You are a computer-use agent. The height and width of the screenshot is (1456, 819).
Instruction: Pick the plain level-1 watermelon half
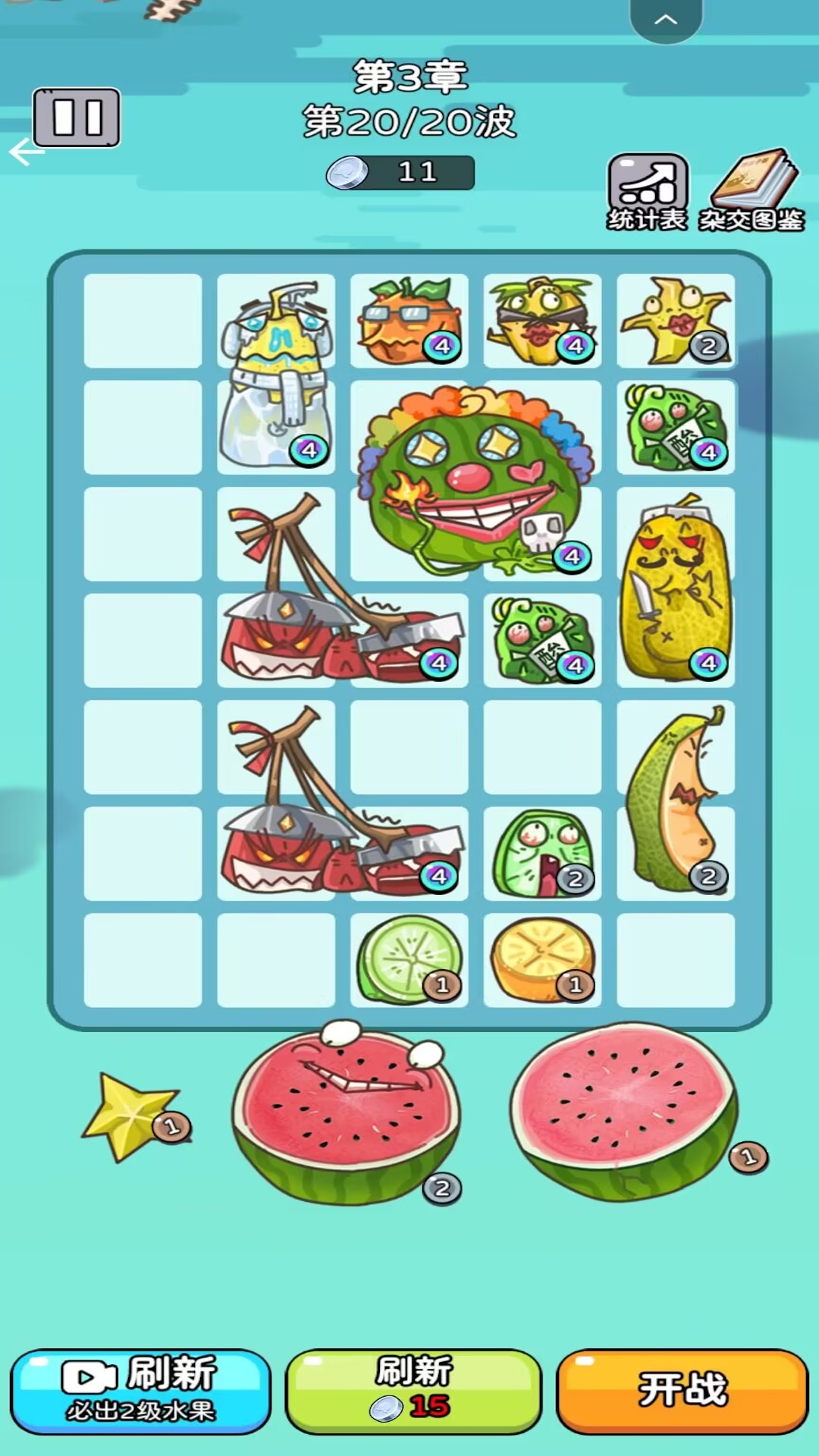pos(623,1112)
